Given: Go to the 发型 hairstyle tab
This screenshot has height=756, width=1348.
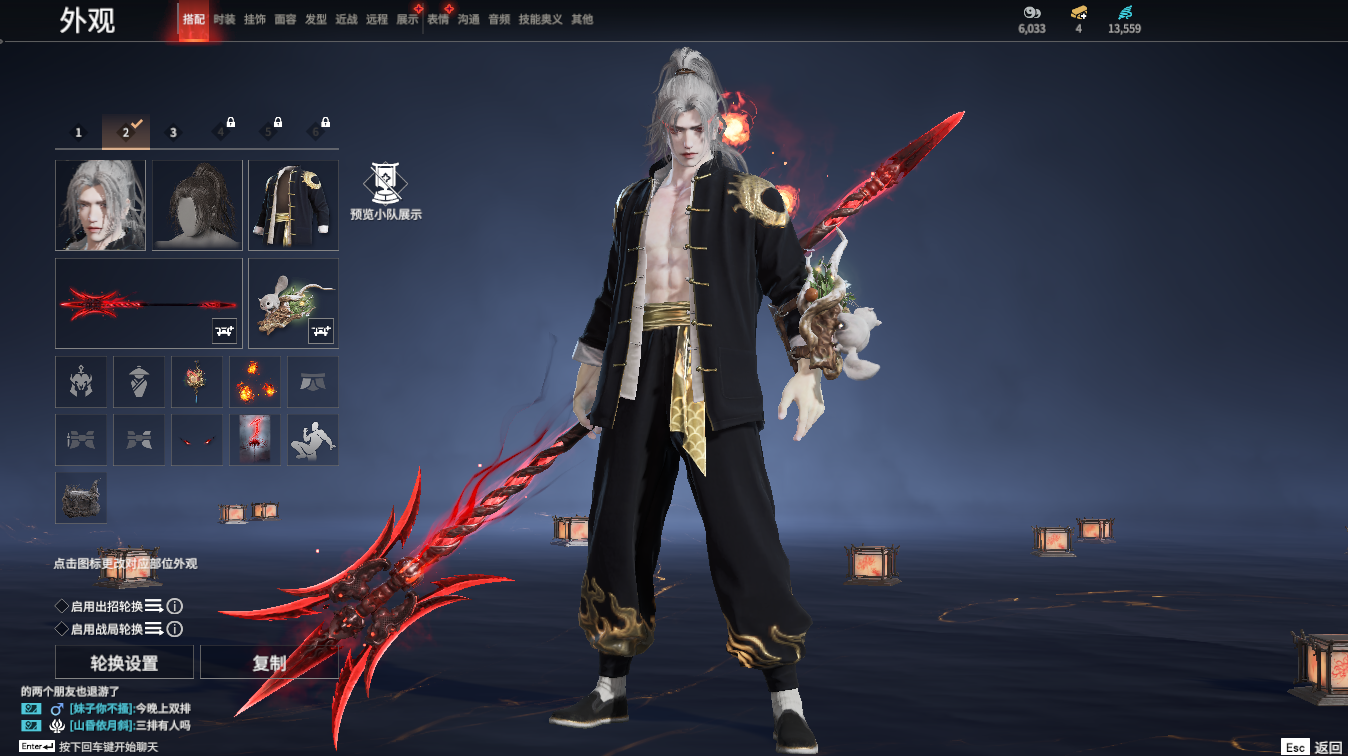Looking at the screenshot, I should click(x=316, y=19).
